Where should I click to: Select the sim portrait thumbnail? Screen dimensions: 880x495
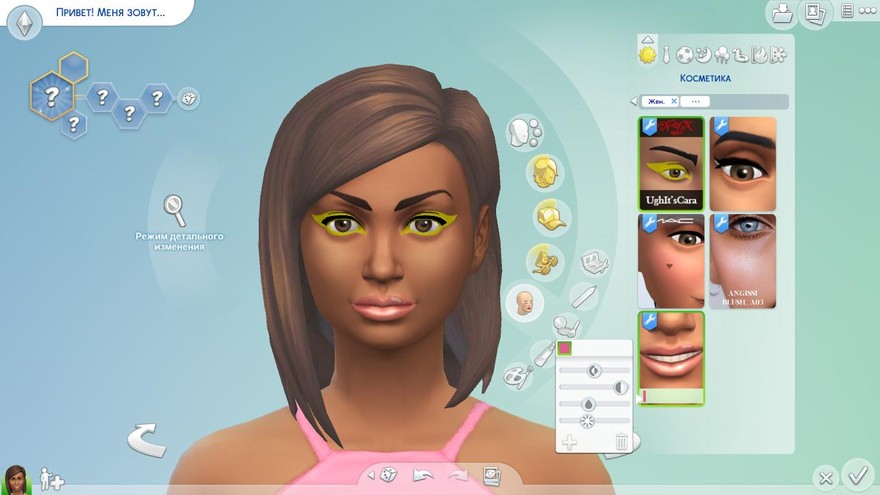click(x=16, y=479)
